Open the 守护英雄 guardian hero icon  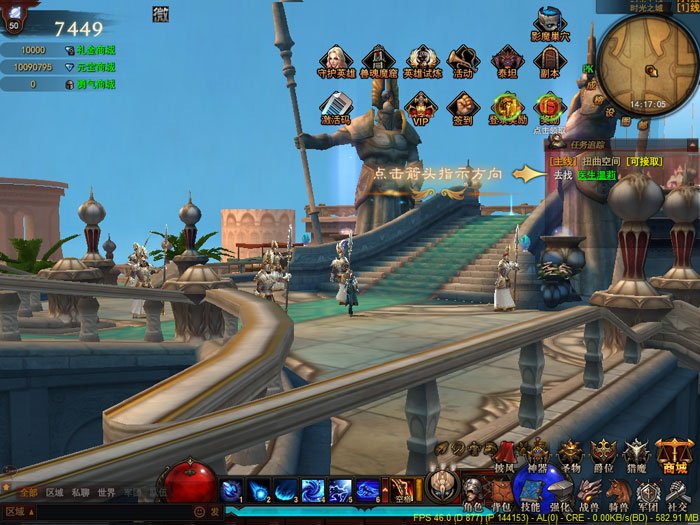(335, 59)
